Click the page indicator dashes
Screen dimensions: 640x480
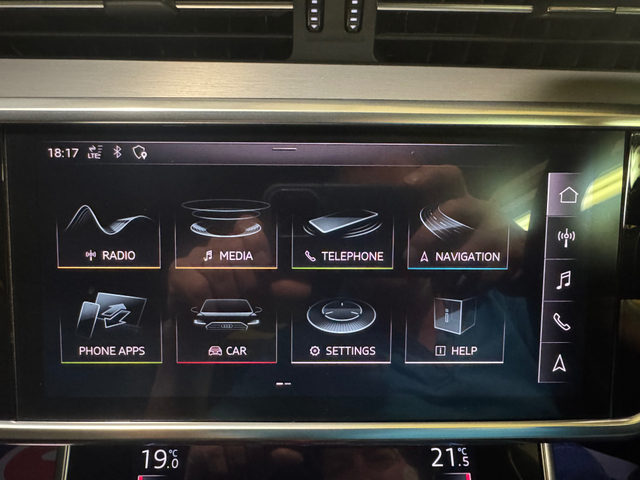[x=283, y=383]
